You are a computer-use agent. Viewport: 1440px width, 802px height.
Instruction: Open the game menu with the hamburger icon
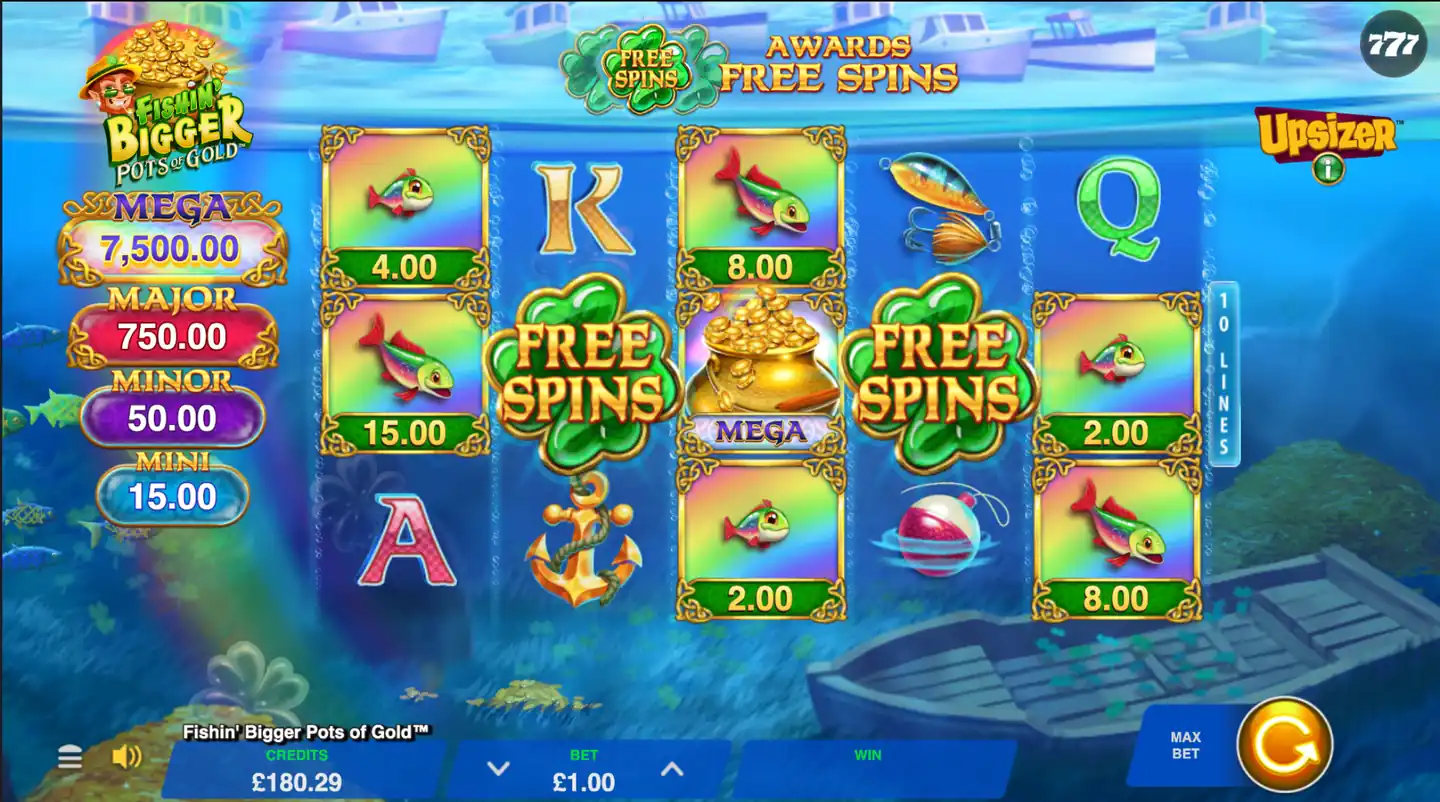pos(68,758)
